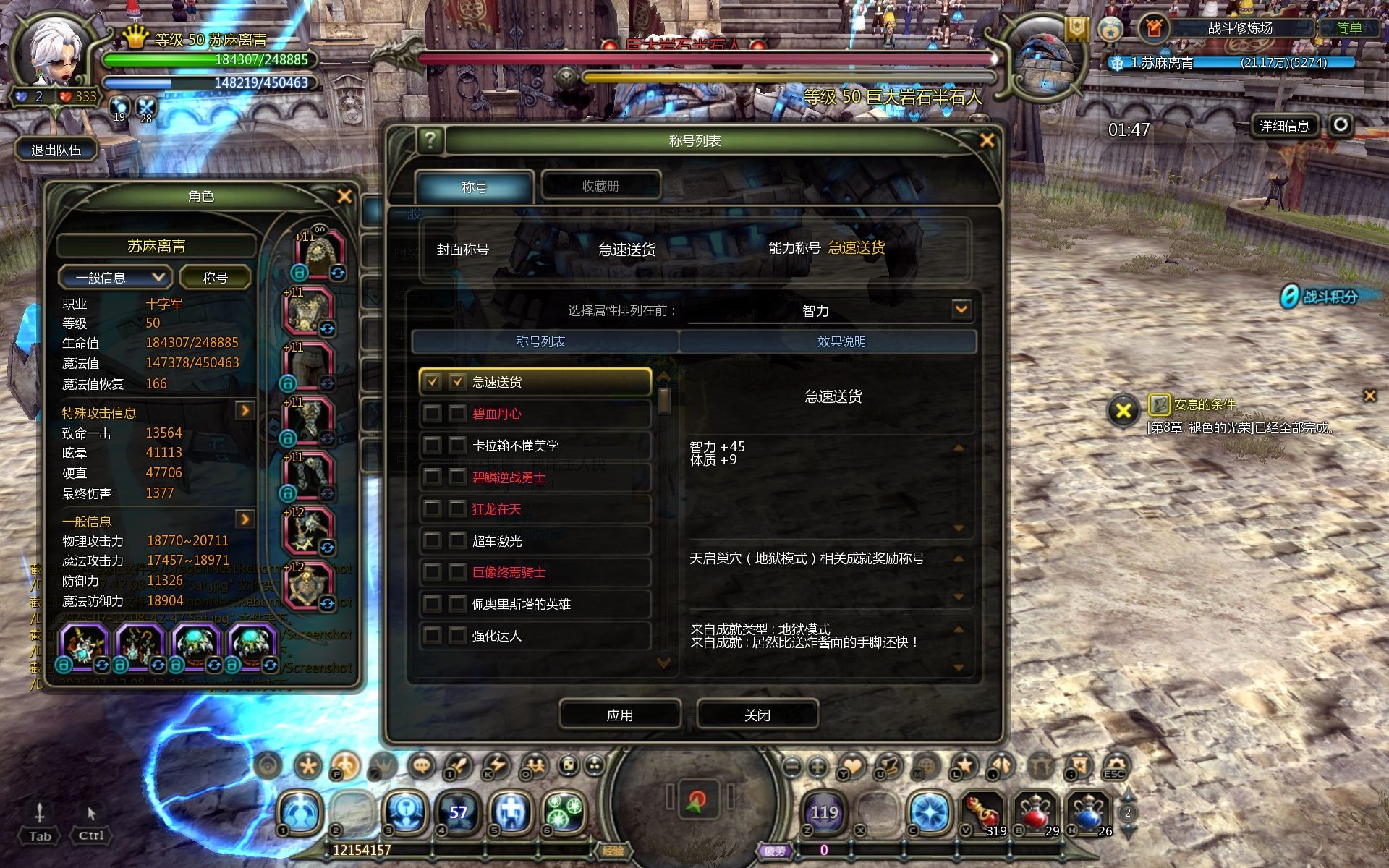
Task: Open the 一般信息 dropdown in character panel
Action: click(x=114, y=278)
